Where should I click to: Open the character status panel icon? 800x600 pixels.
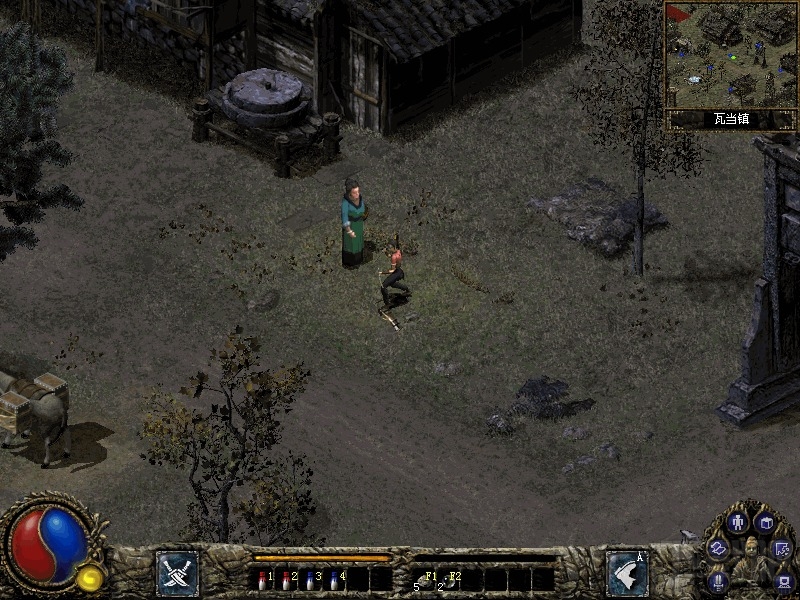[739, 522]
